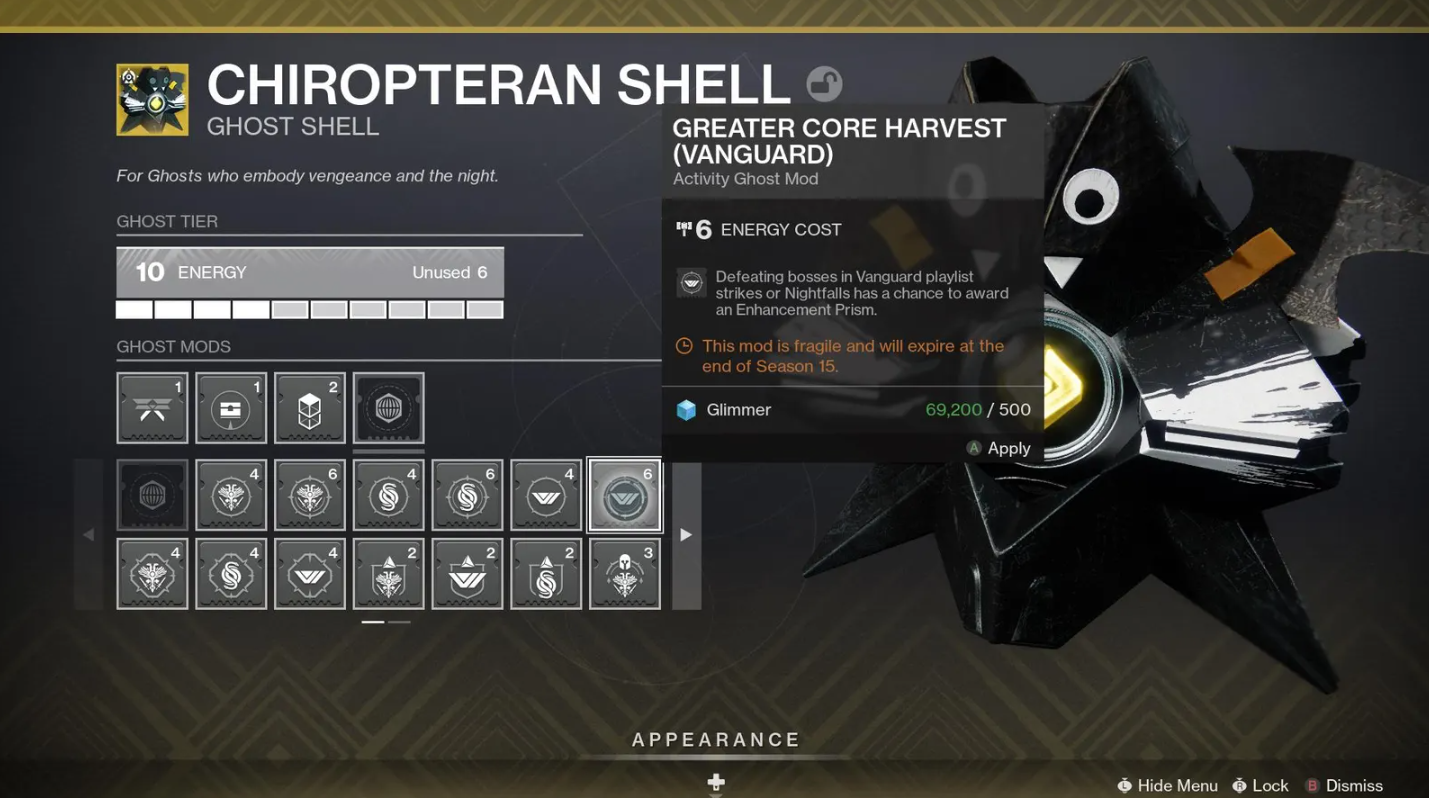Deselect the highlighted Vanguard mod
1429x798 pixels.
click(x=624, y=494)
